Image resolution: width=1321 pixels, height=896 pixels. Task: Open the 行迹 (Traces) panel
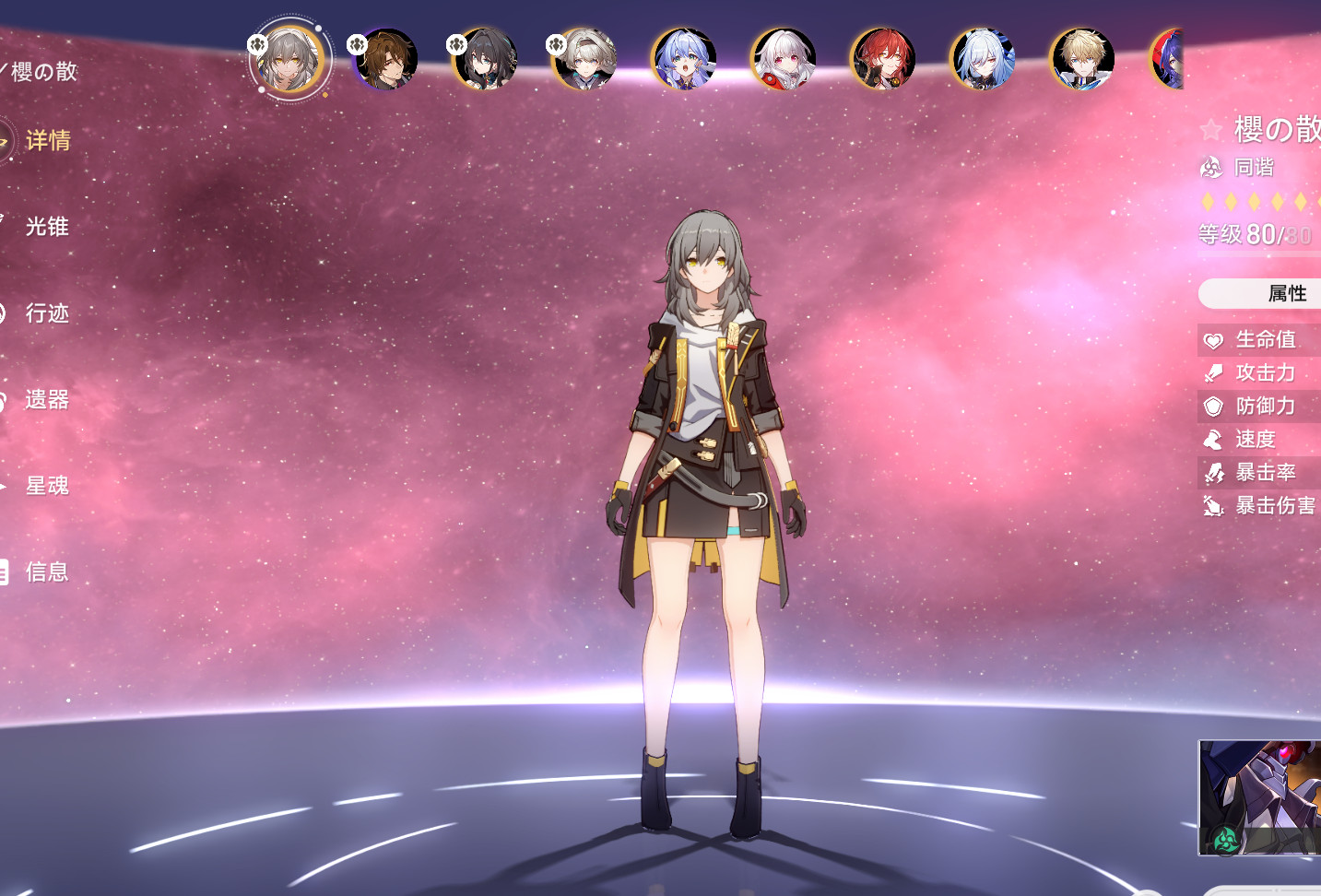click(x=47, y=313)
